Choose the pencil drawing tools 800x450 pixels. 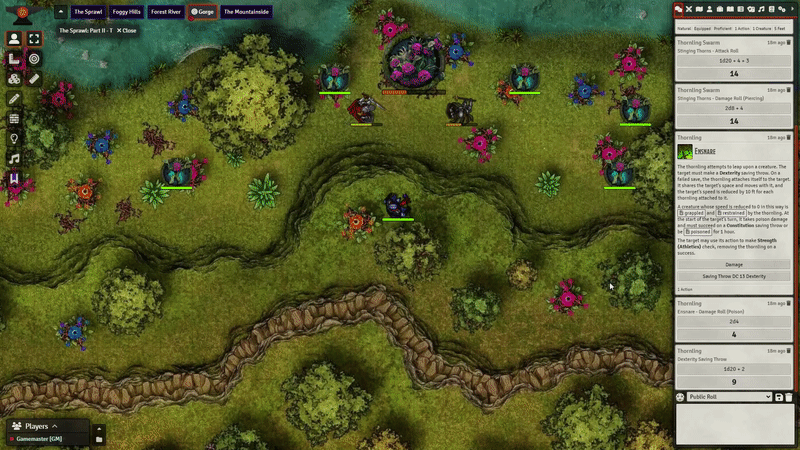[14, 99]
